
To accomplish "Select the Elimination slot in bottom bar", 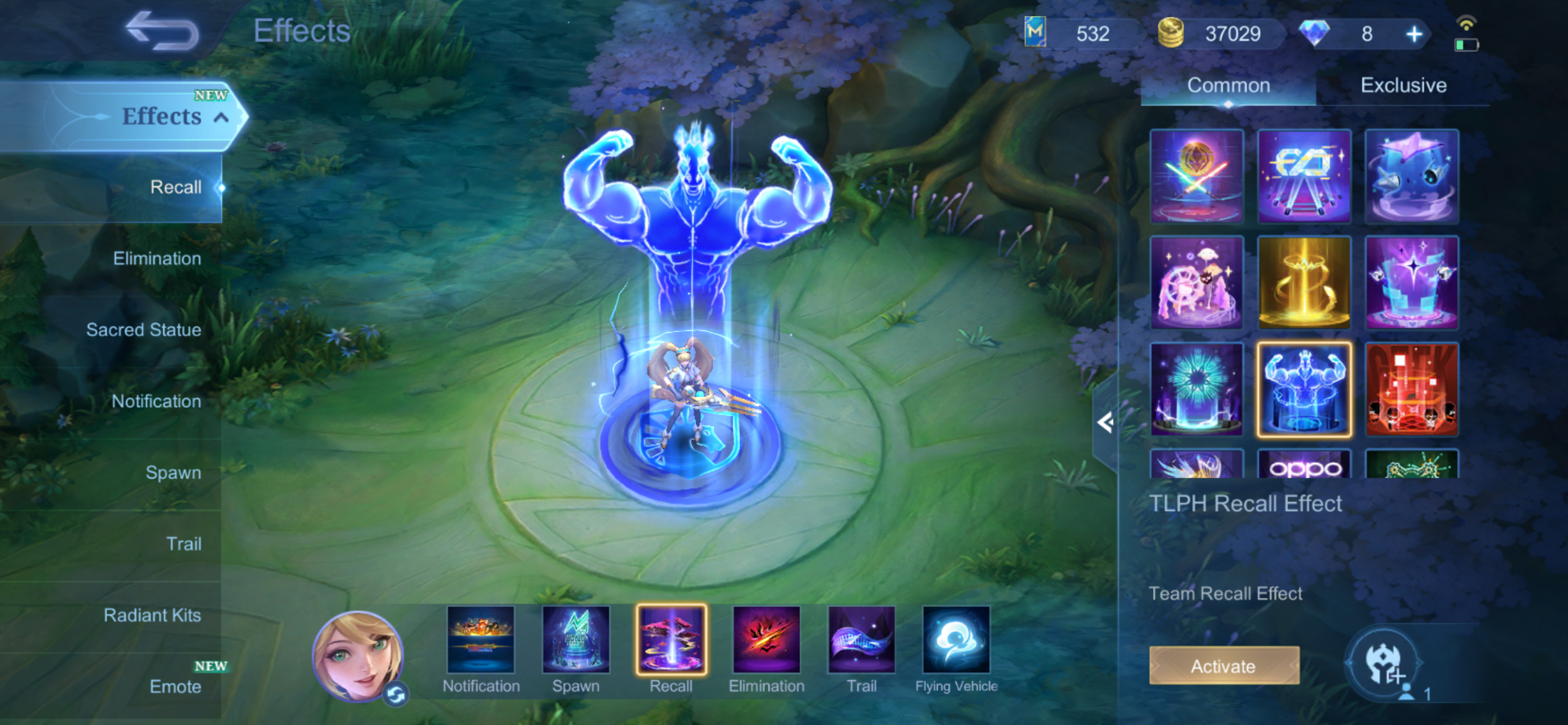I will coord(766,640).
